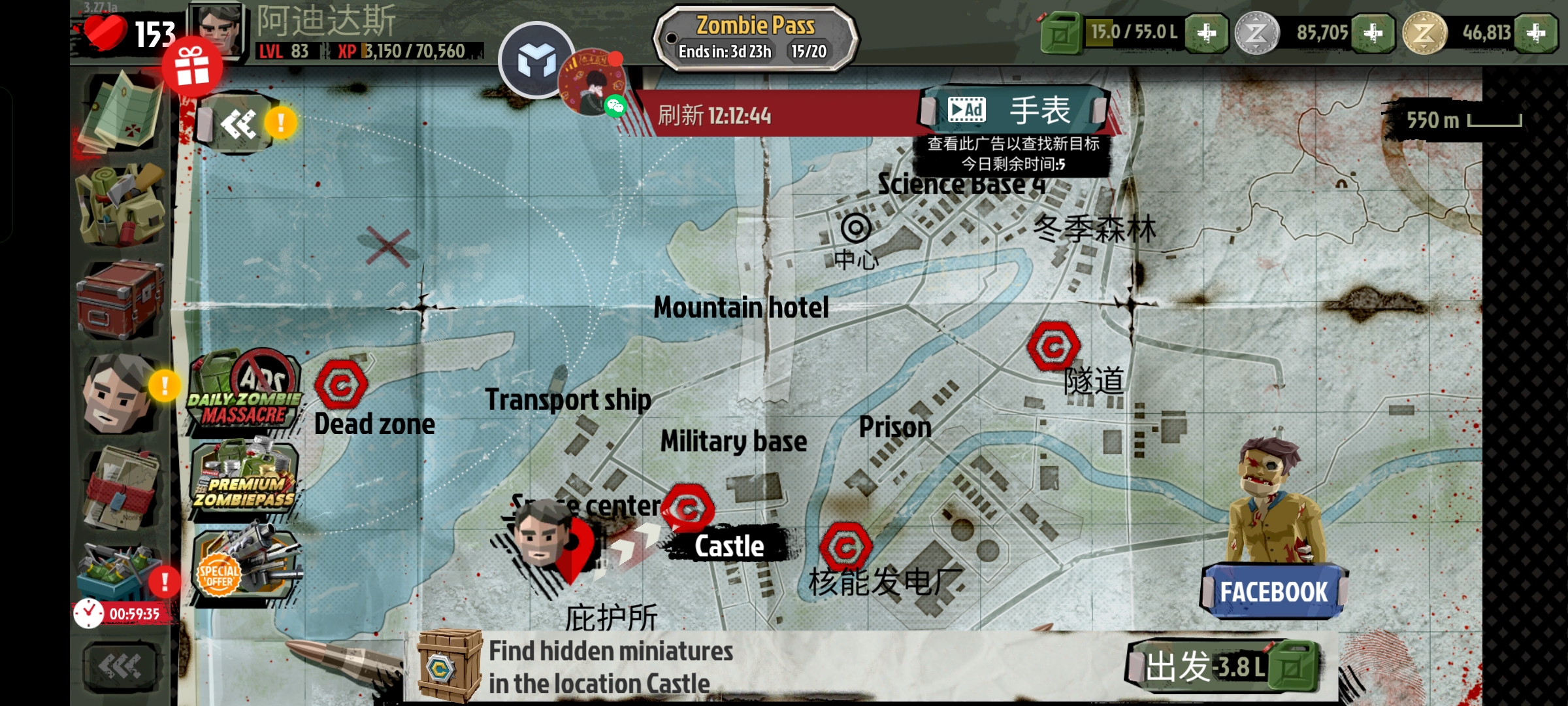The height and width of the screenshot is (706, 1568).
Task: Watch the ad for the 手表 target
Action: 1015,110
